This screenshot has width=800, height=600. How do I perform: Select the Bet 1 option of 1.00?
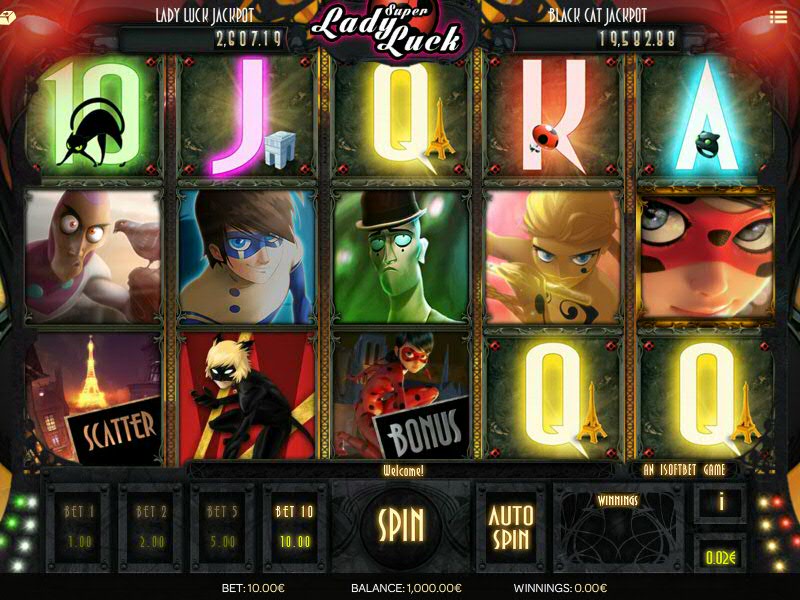pyautogui.click(x=77, y=526)
